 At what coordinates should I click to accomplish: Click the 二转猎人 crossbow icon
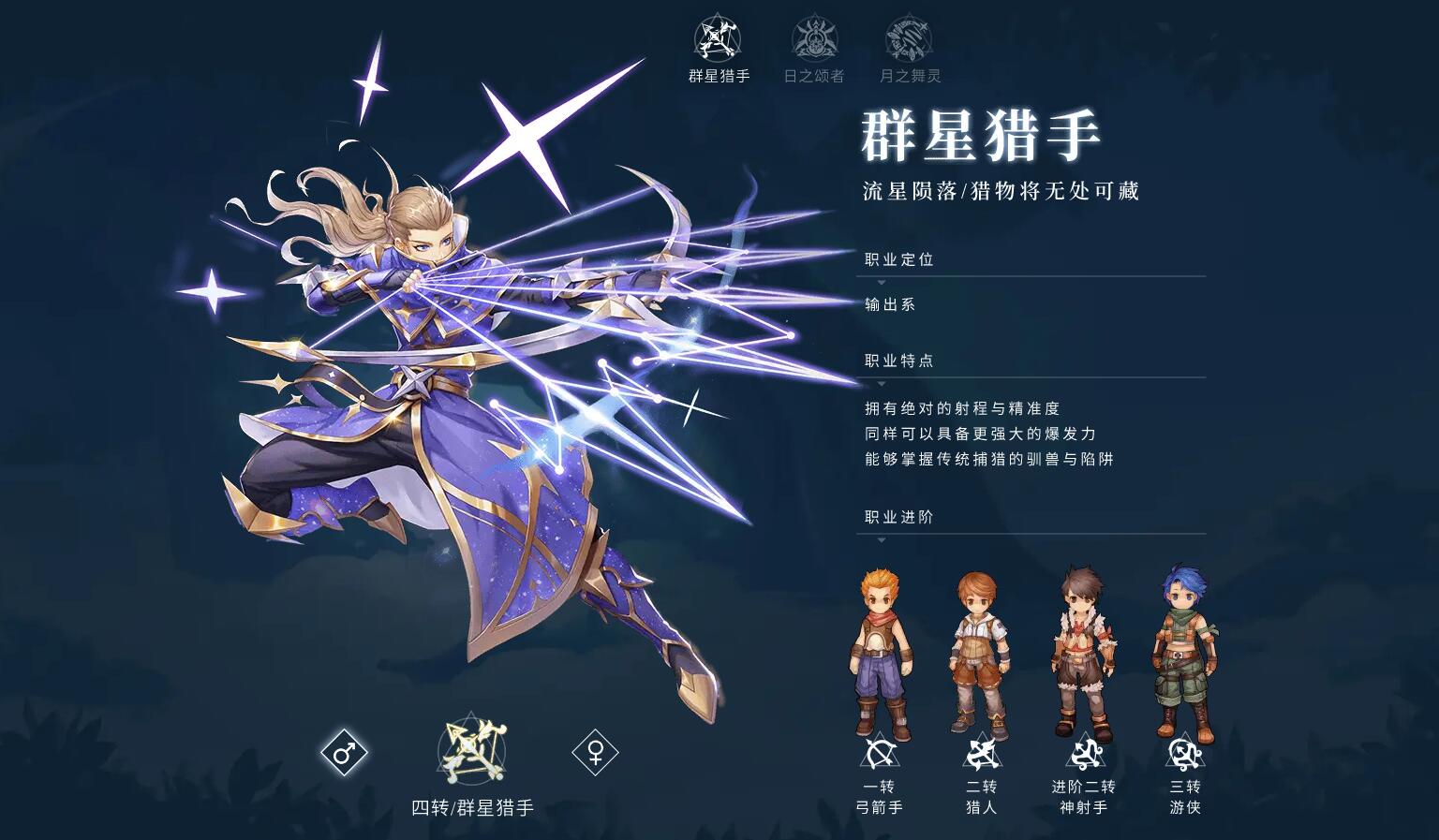pos(981,751)
